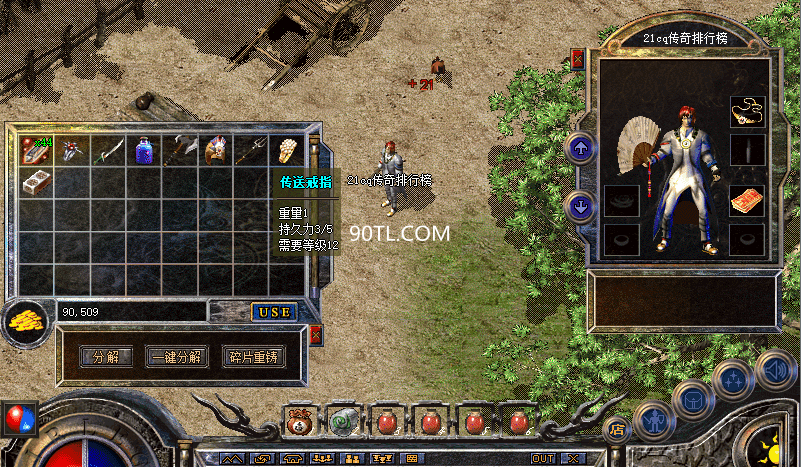Close the decompose panel with red X

(x=317, y=335)
